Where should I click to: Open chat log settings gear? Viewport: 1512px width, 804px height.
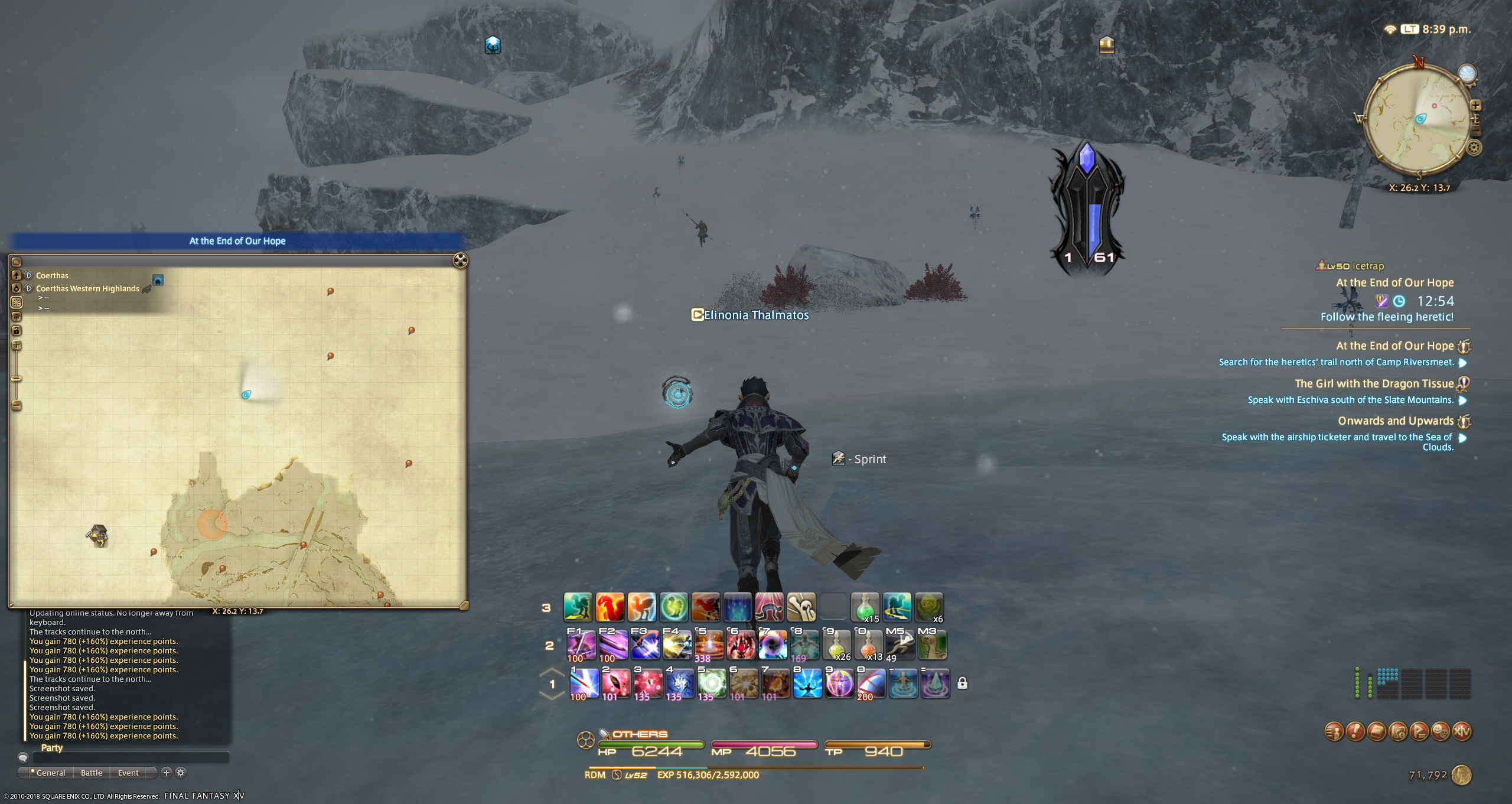coord(181,773)
